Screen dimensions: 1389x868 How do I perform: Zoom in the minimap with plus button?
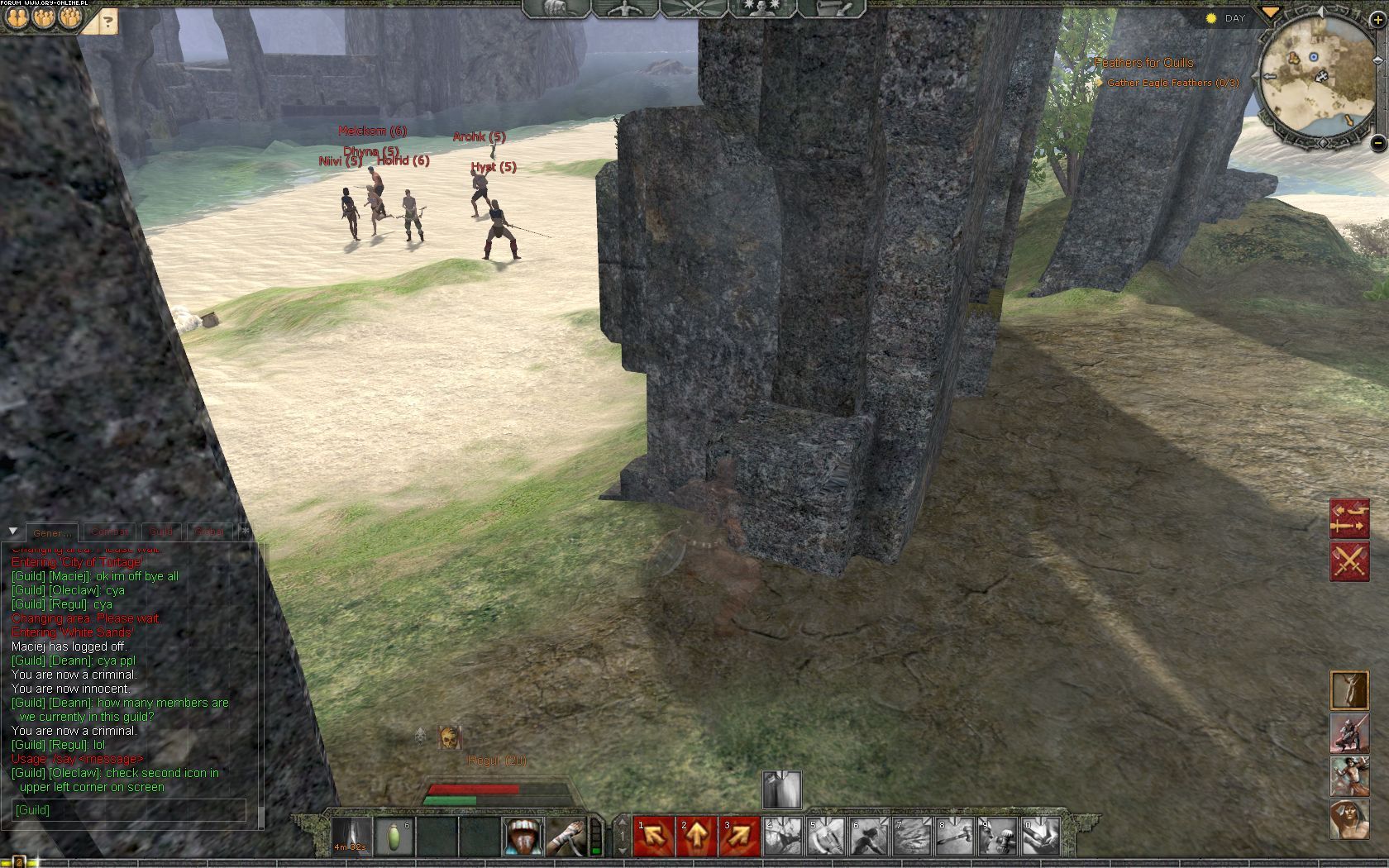coord(1377,20)
